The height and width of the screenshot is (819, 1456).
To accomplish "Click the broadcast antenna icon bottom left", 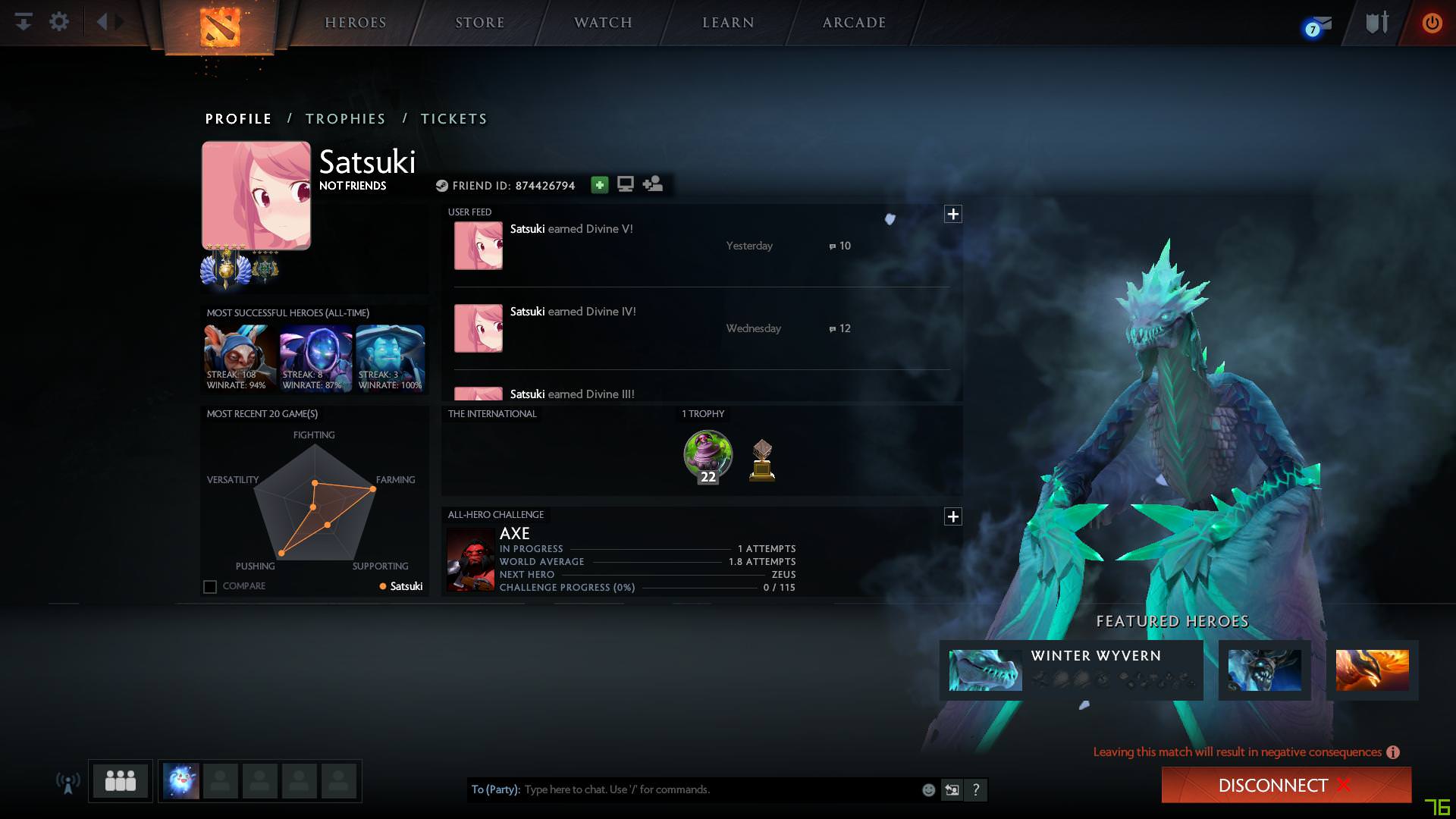I will point(68,781).
